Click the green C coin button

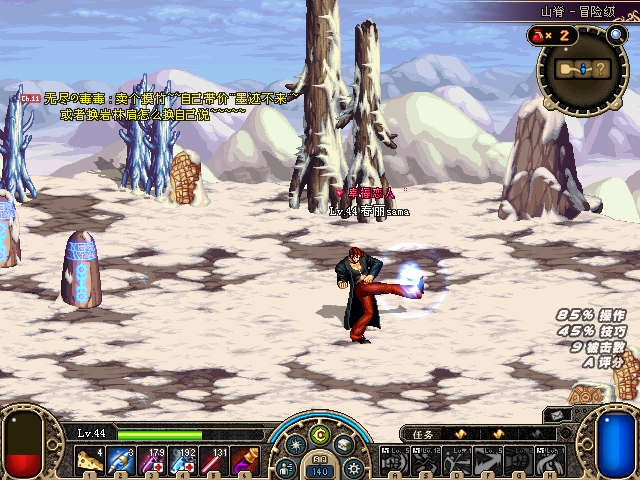pyautogui.click(x=320, y=433)
